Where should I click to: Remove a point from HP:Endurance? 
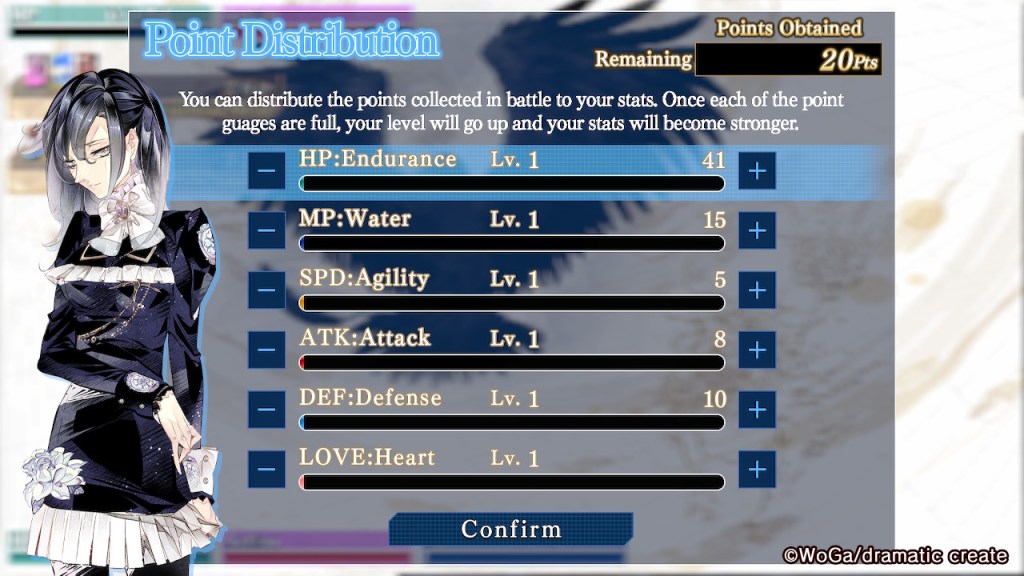[x=266, y=171]
